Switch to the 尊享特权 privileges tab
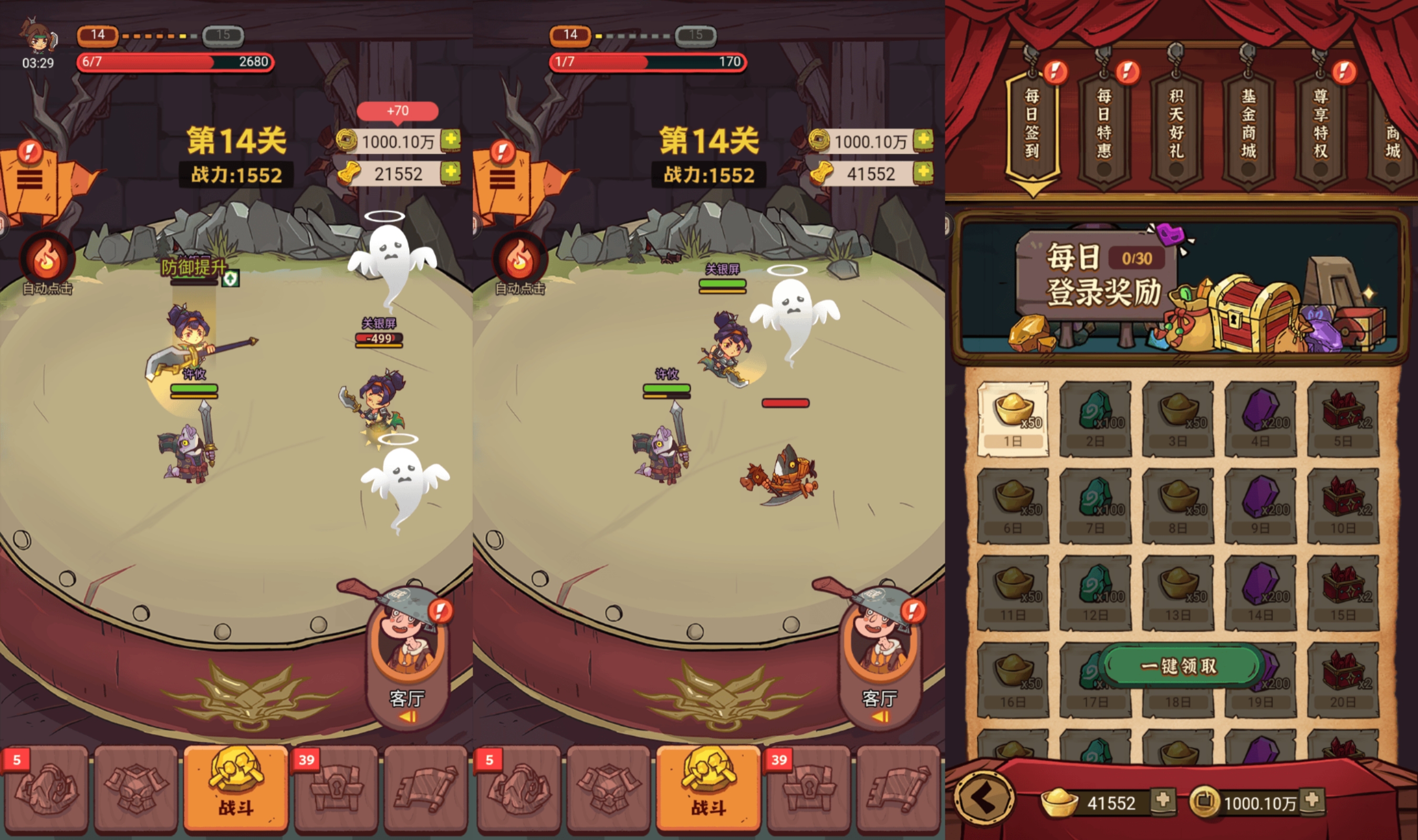The width and height of the screenshot is (1418, 840). 1321,125
